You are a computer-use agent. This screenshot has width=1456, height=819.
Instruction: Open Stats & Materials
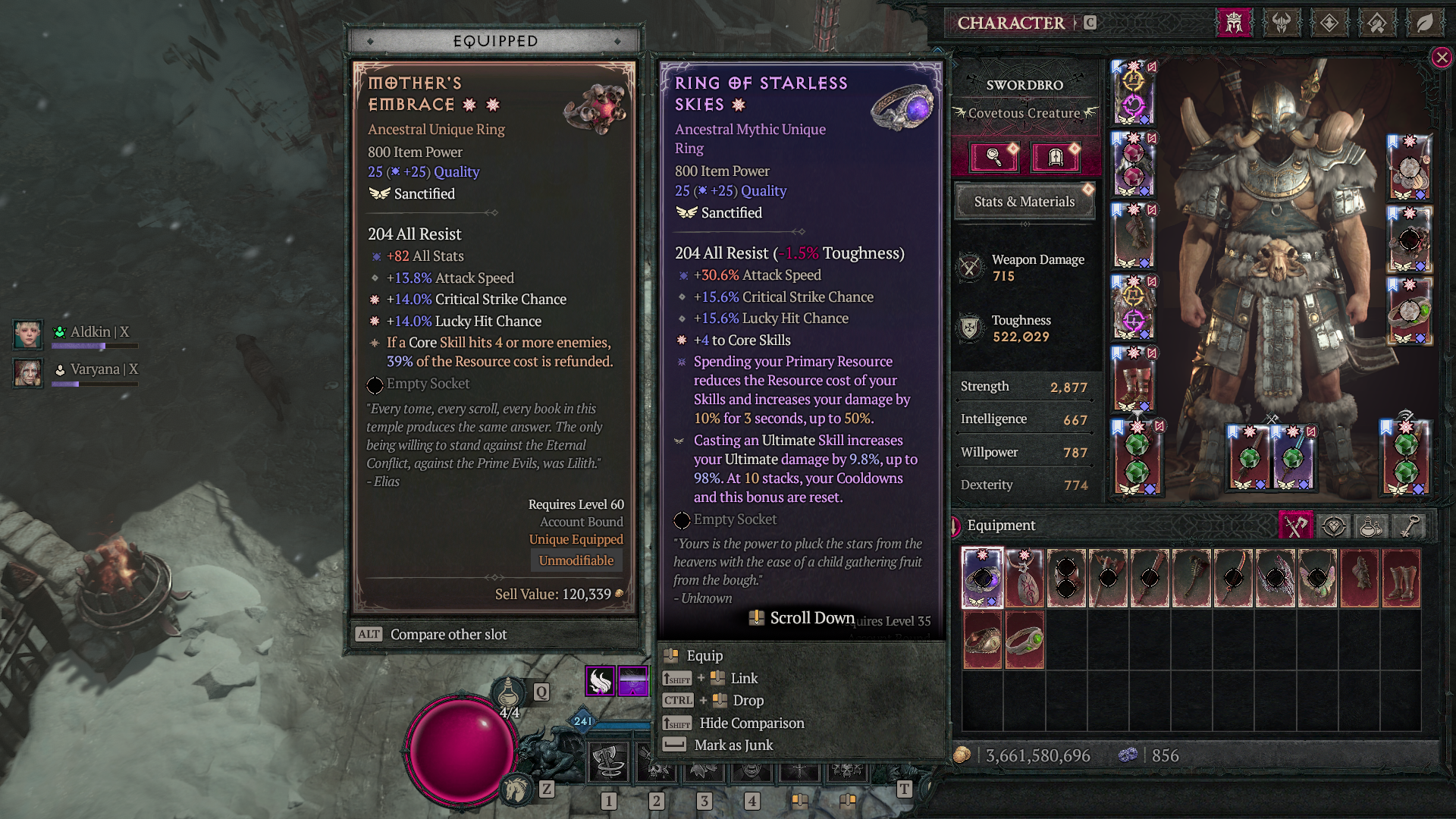pos(1024,202)
